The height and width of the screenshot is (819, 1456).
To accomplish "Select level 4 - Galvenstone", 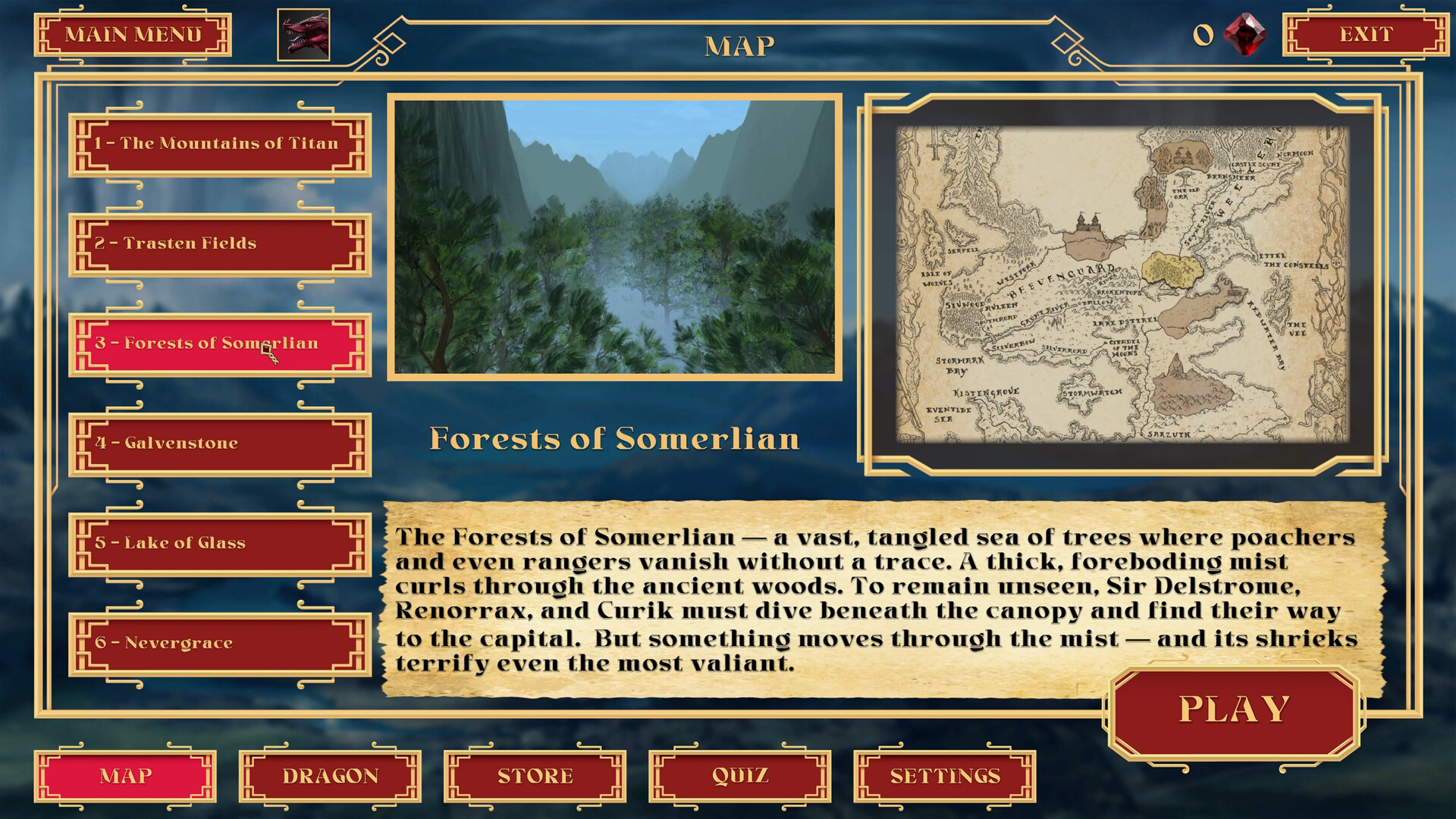I will [x=216, y=443].
